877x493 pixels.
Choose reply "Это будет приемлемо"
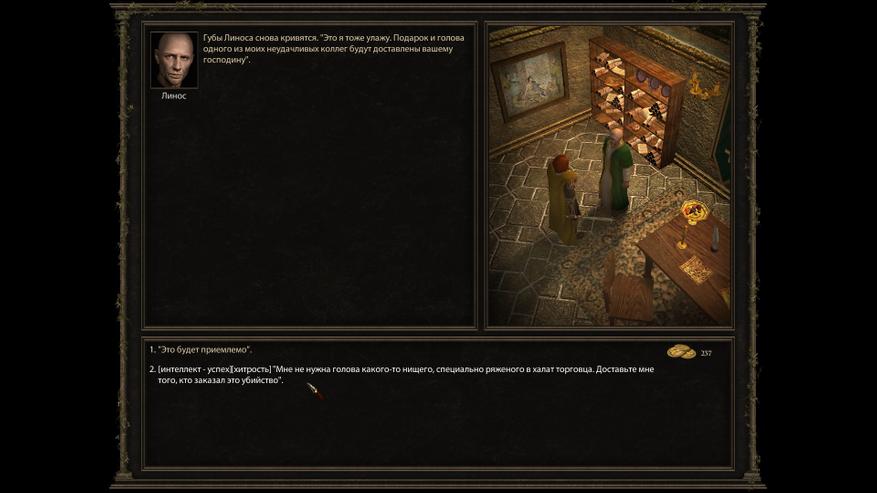[x=205, y=350]
